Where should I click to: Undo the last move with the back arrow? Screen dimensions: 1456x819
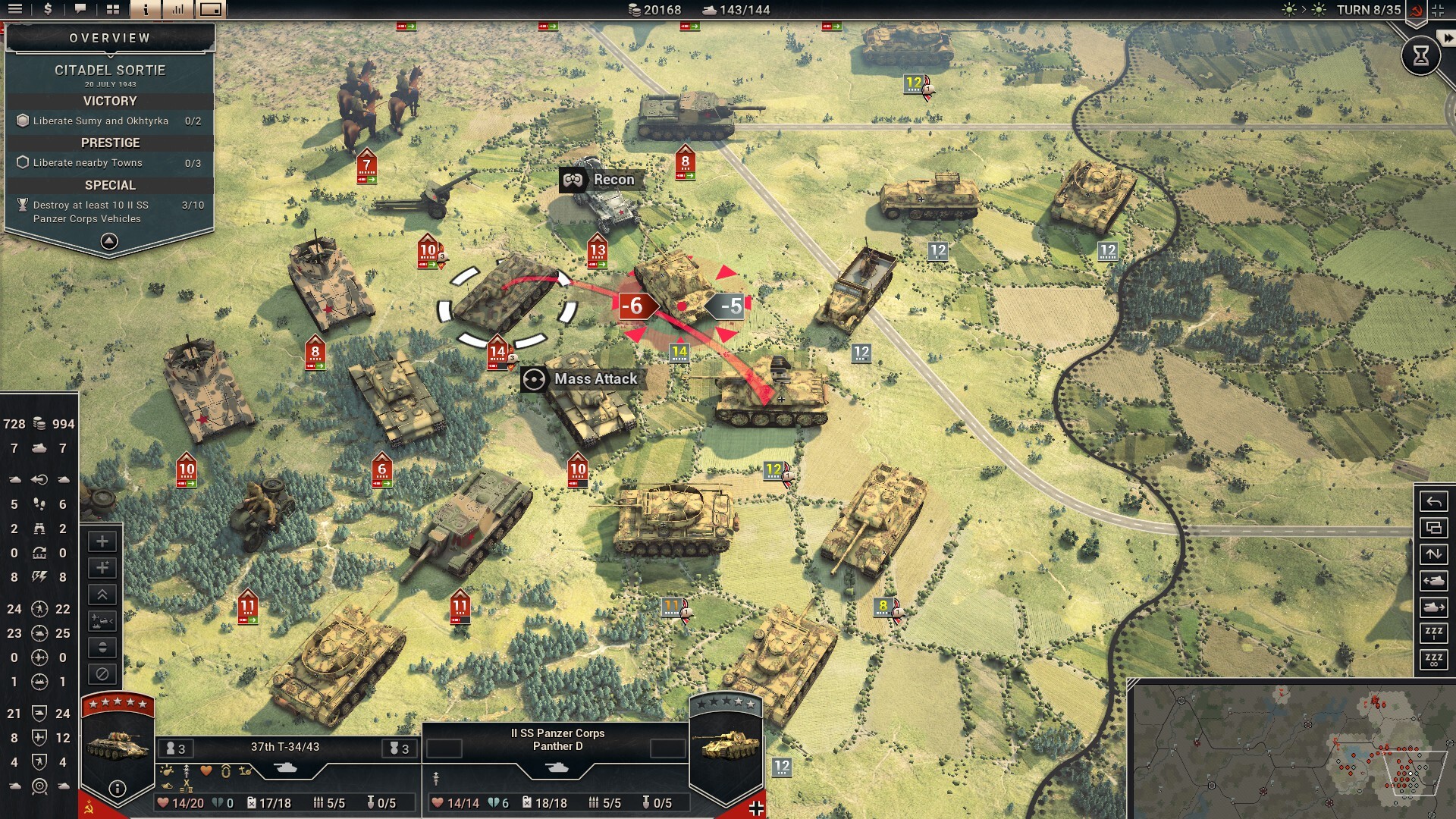click(x=1433, y=501)
